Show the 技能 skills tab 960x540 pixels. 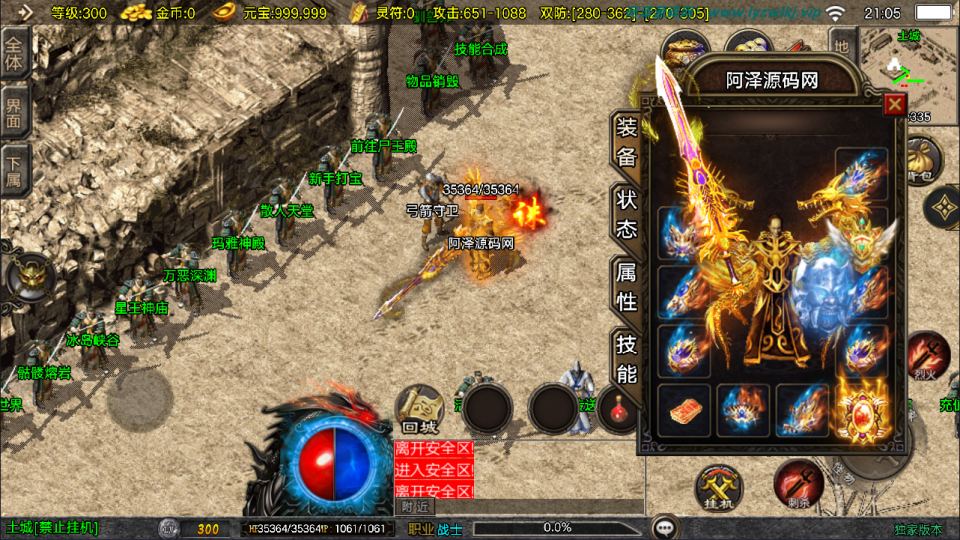click(626, 358)
